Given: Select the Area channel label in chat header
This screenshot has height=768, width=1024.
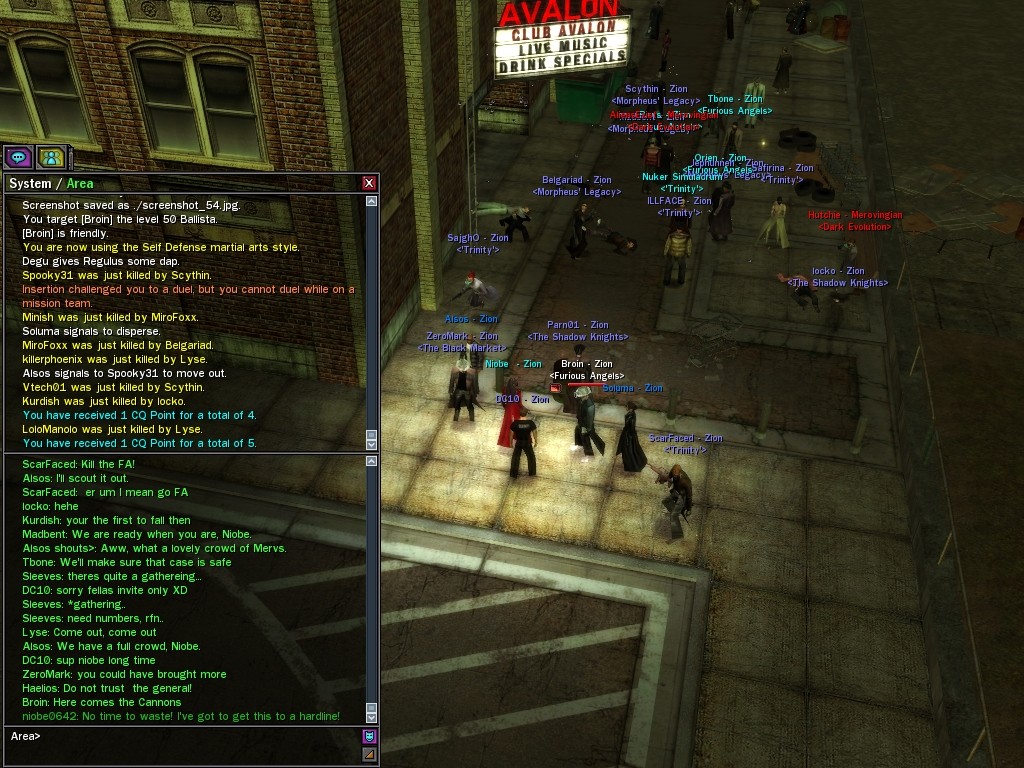Looking at the screenshot, I should pos(80,183).
